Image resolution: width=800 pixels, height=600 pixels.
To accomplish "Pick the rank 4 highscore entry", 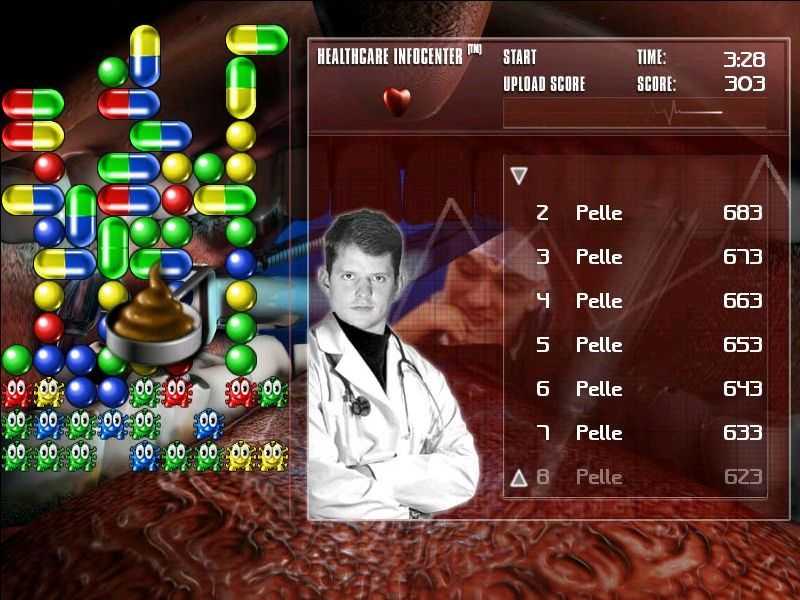I will [648, 301].
